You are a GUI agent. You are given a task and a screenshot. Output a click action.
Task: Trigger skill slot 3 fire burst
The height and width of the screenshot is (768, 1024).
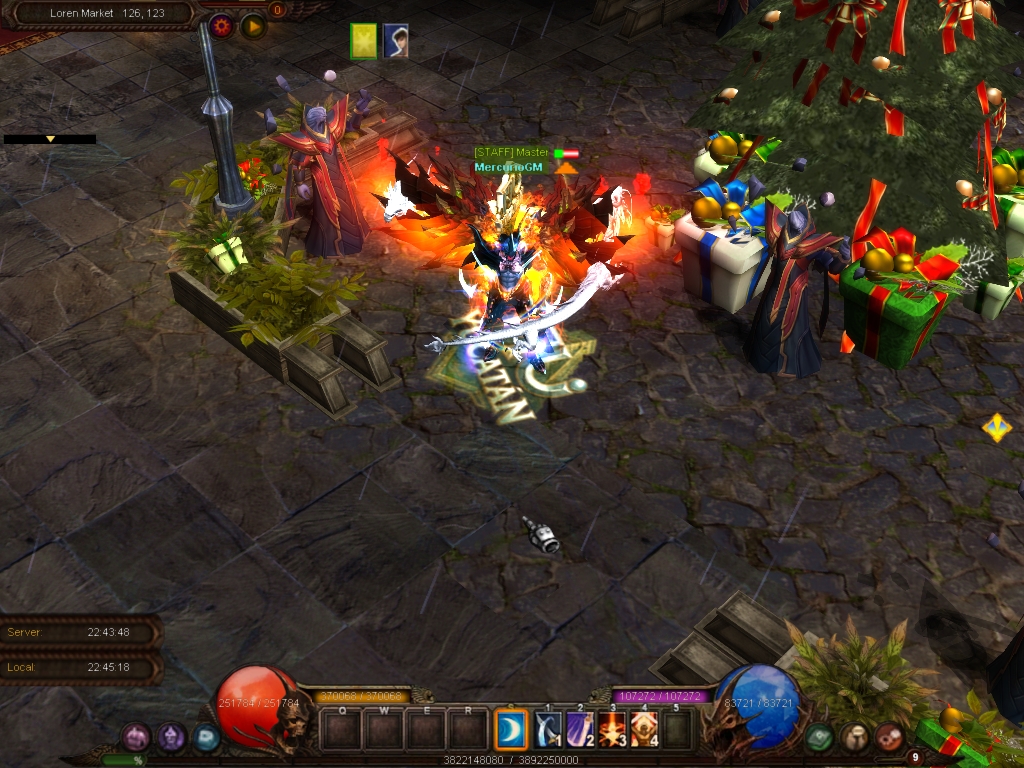pyautogui.click(x=613, y=730)
